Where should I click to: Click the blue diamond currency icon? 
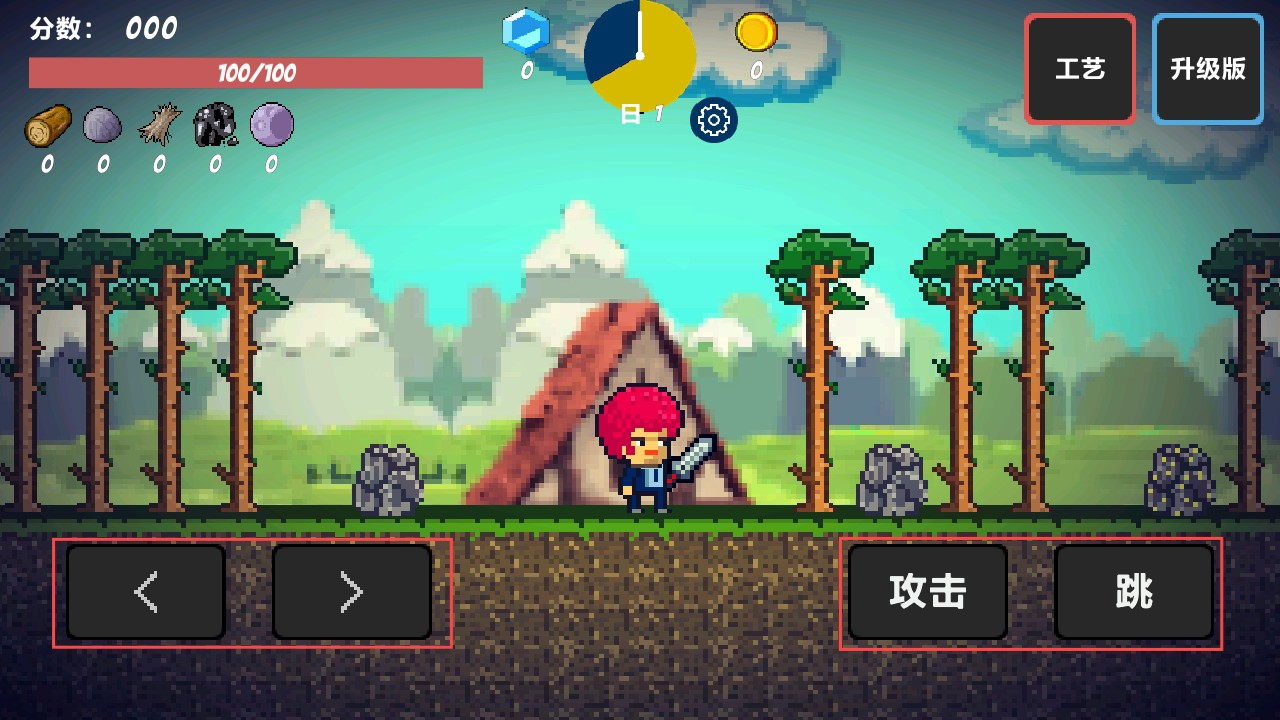tap(525, 32)
